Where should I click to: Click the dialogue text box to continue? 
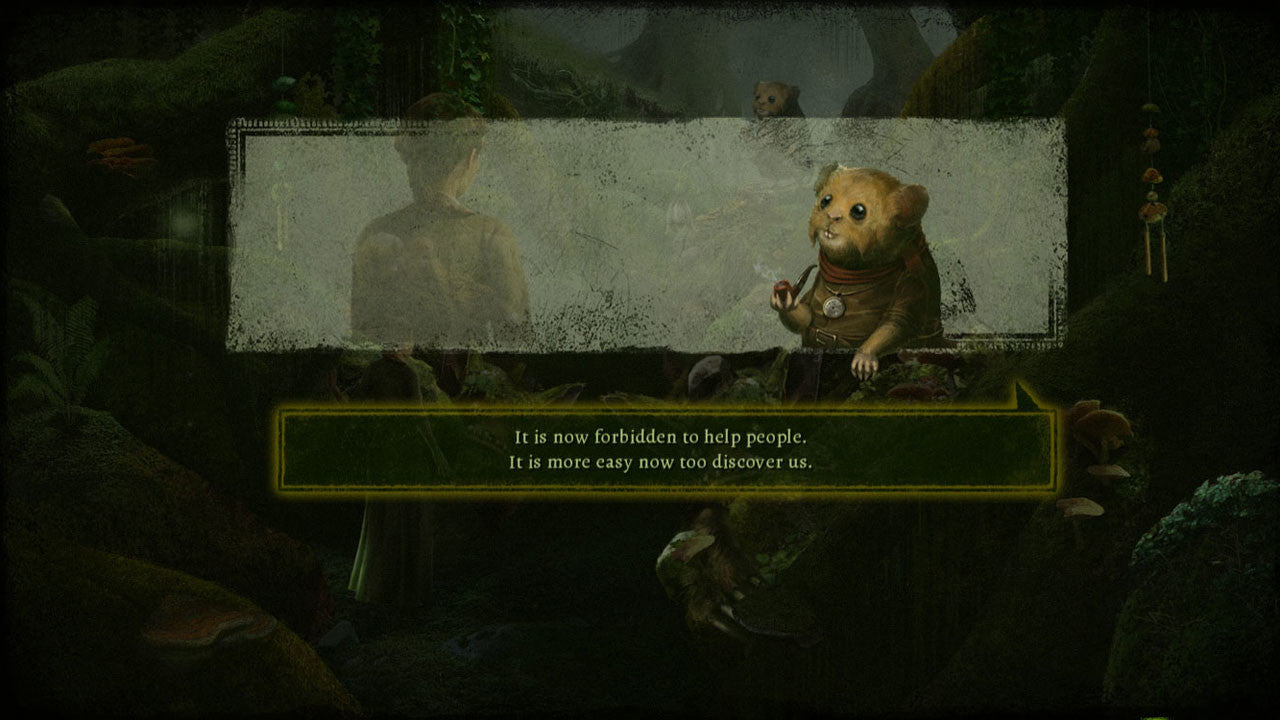(667, 450)
